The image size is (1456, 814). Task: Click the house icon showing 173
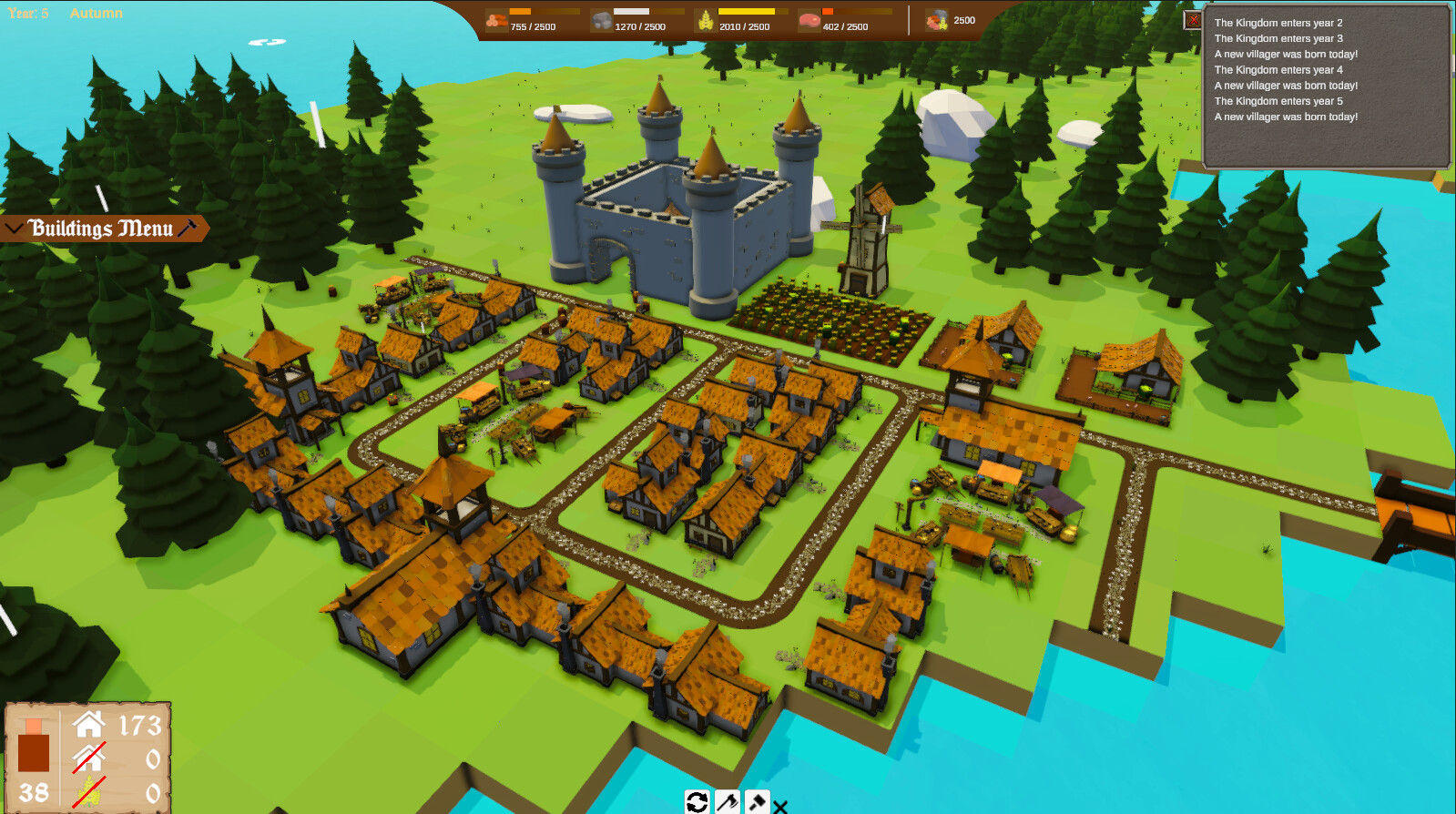(88, 724)
